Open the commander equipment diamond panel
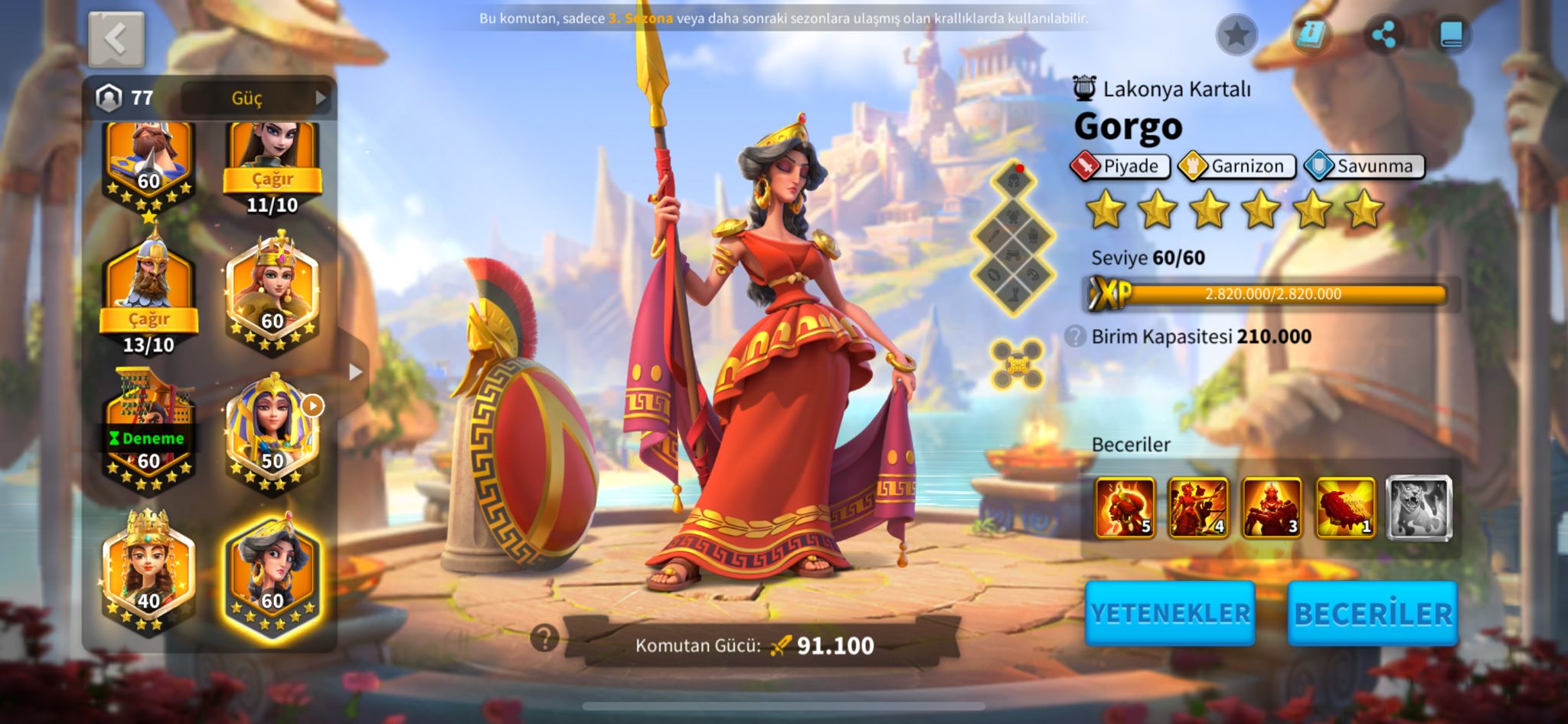This screenshot has height=724, width=1568. [x=1014, y=239]
